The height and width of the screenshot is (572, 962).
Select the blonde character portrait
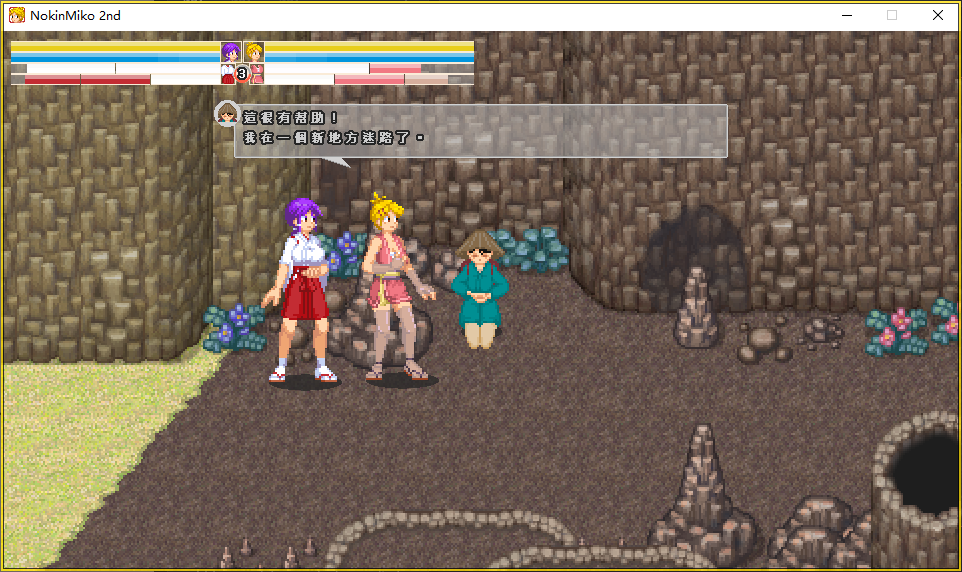[254, 52]
